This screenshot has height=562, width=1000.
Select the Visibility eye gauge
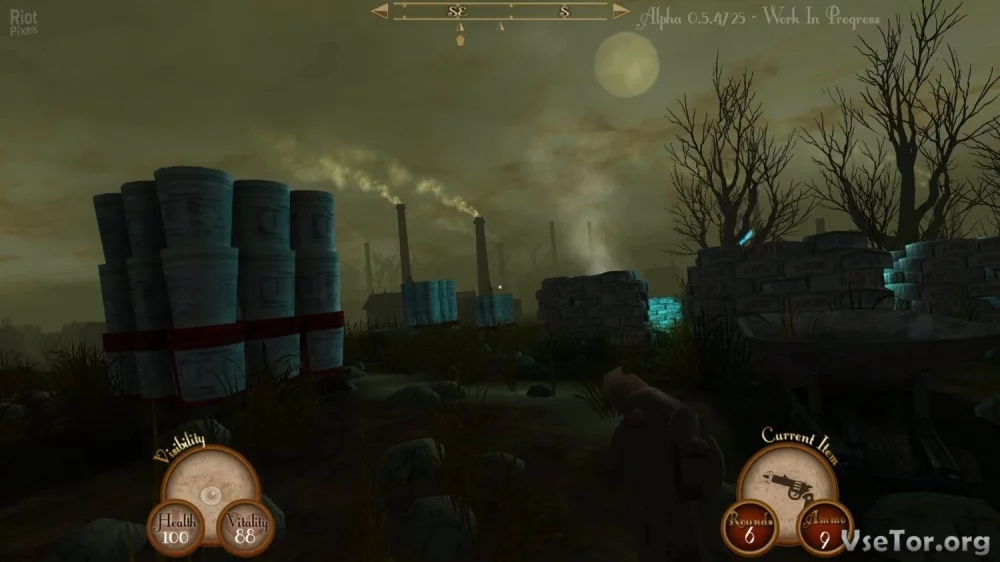click(x=209, y=492)
